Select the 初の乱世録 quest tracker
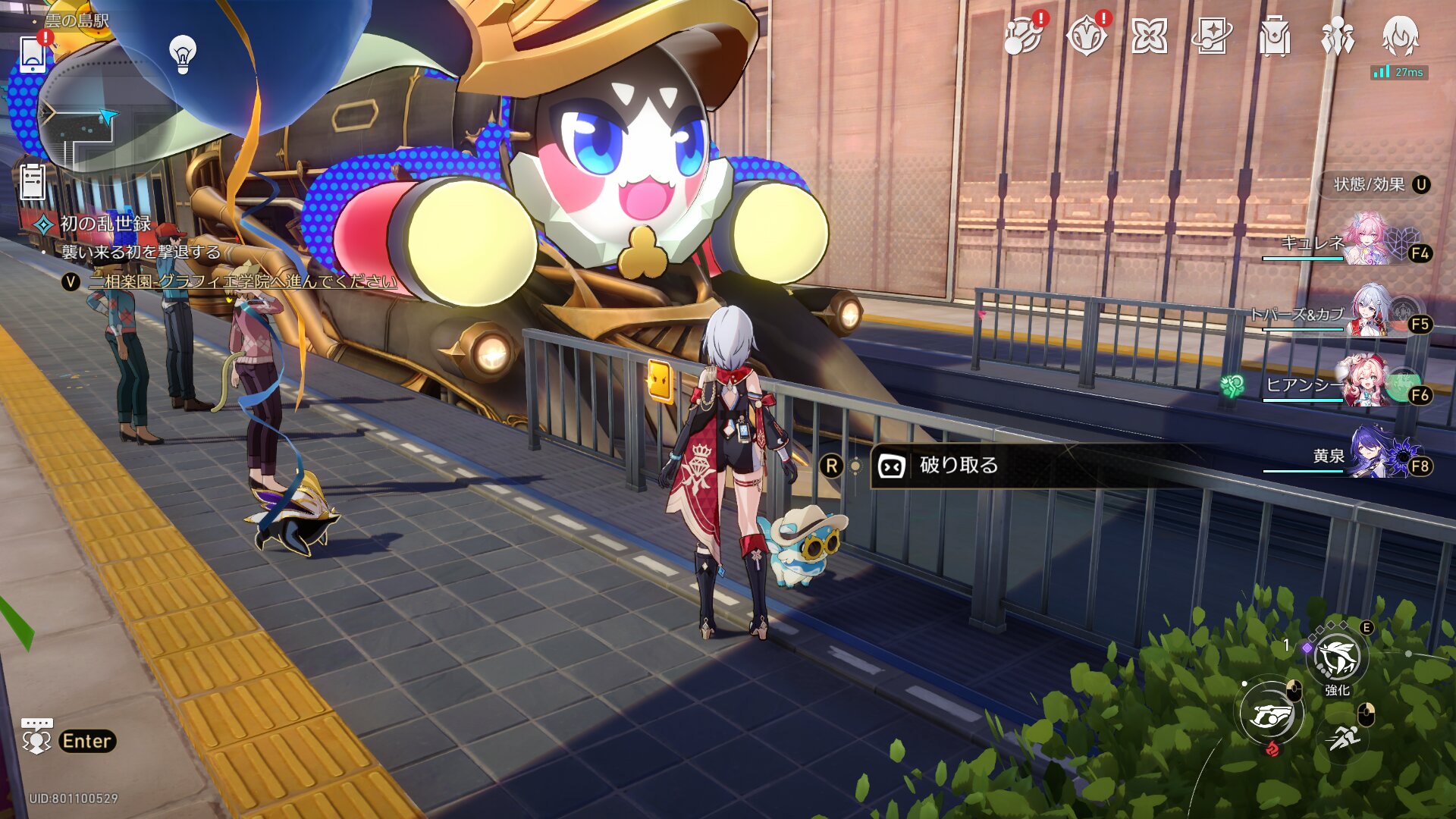 105,224
